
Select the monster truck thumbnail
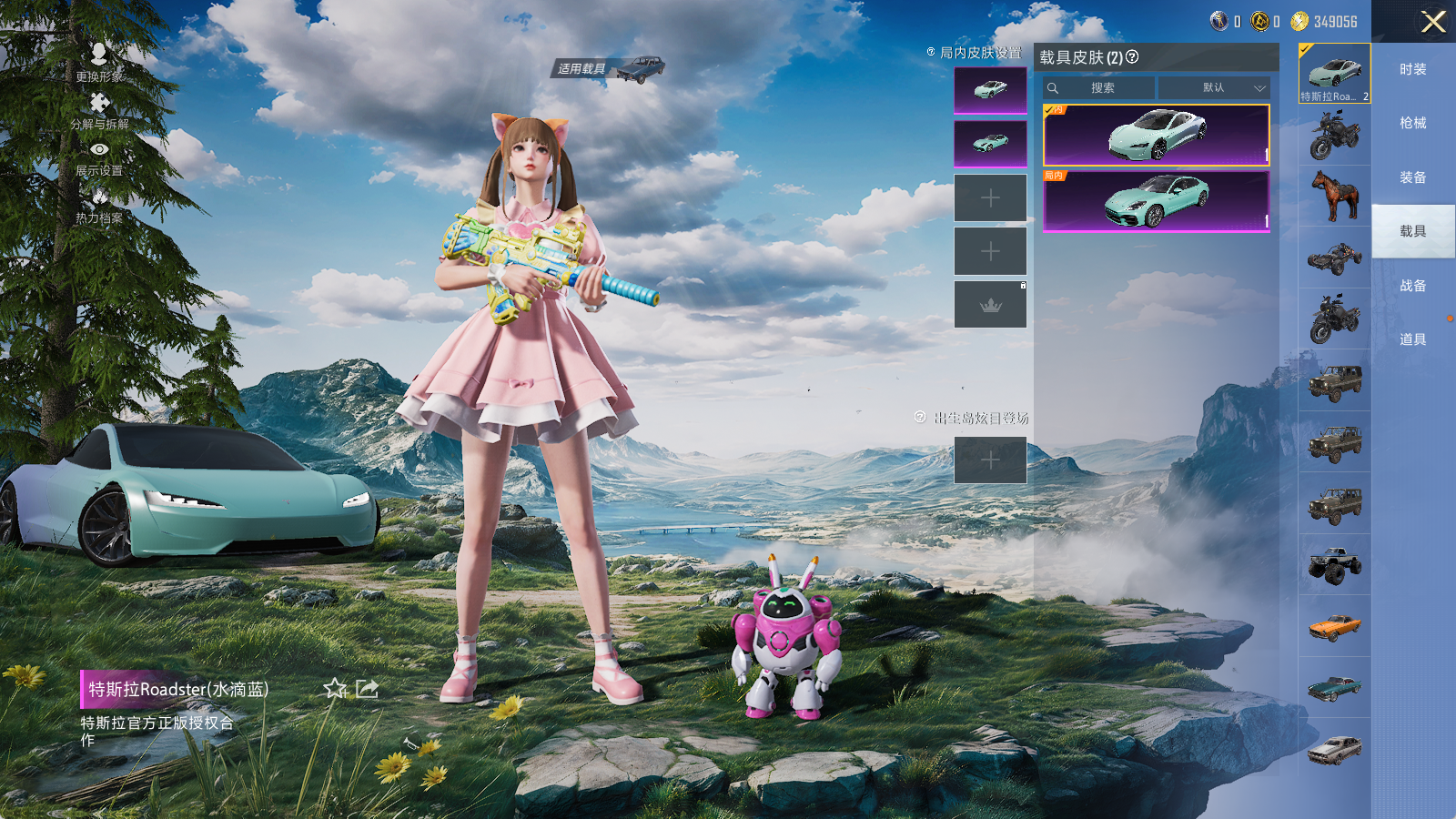pyautogui.click(x=1334, y=564)
